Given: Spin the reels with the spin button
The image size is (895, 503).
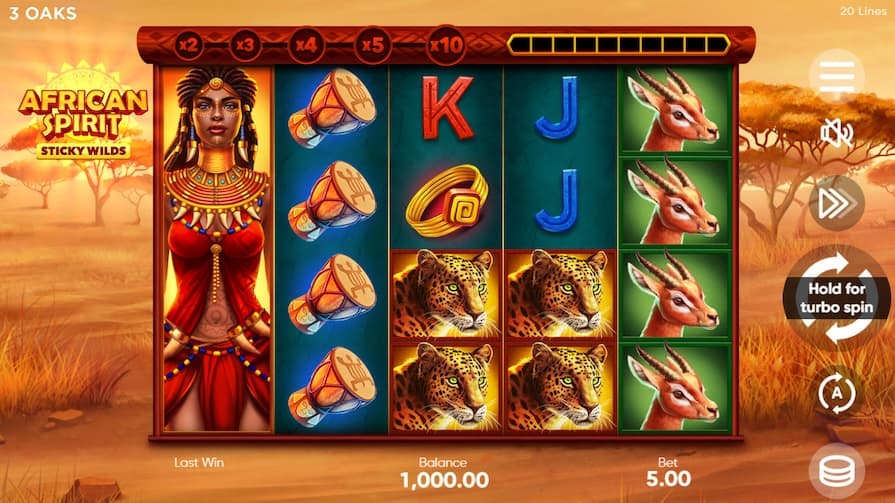Looking at the screenshot, I should coord(838,297).
